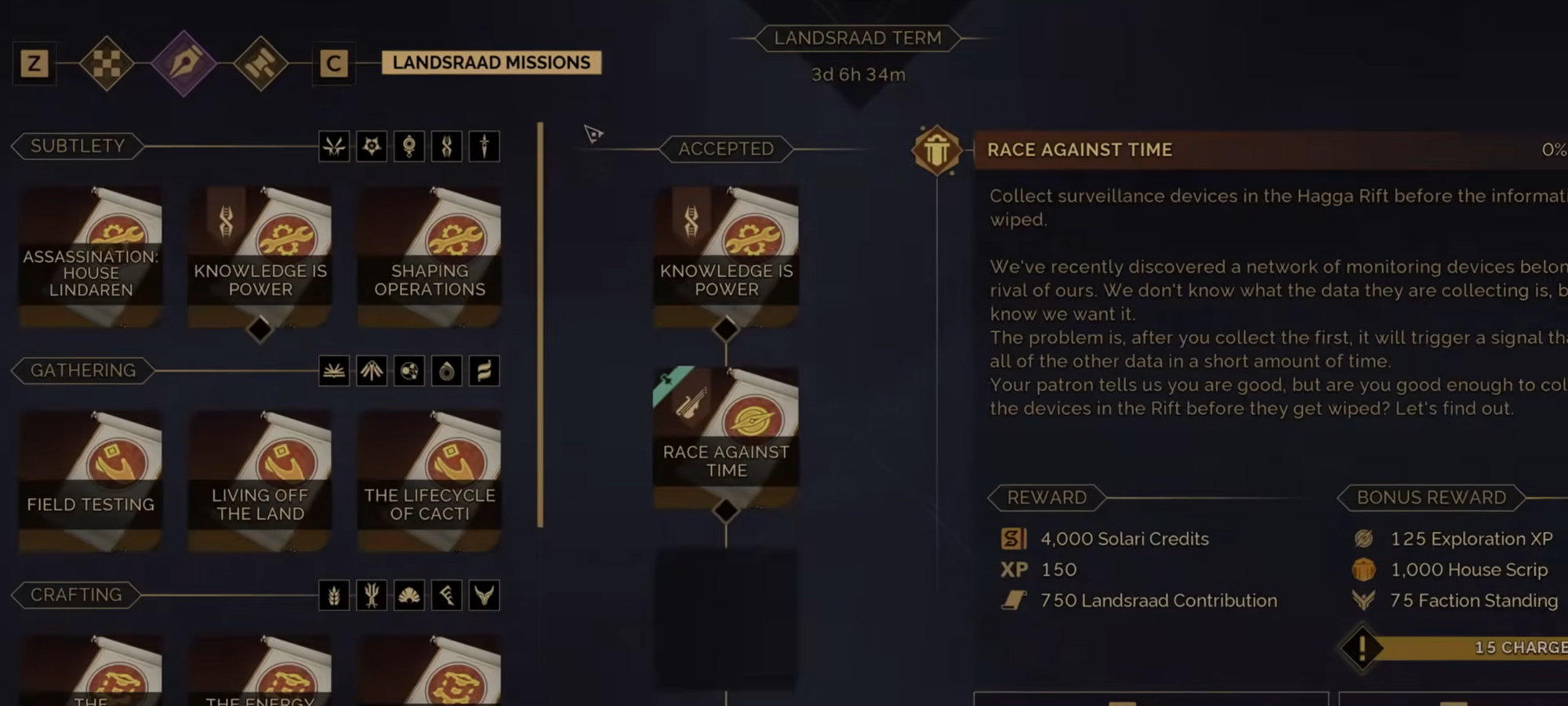
Task: Select accepted Race Against Time mission
Action: [x=726, y=436]
